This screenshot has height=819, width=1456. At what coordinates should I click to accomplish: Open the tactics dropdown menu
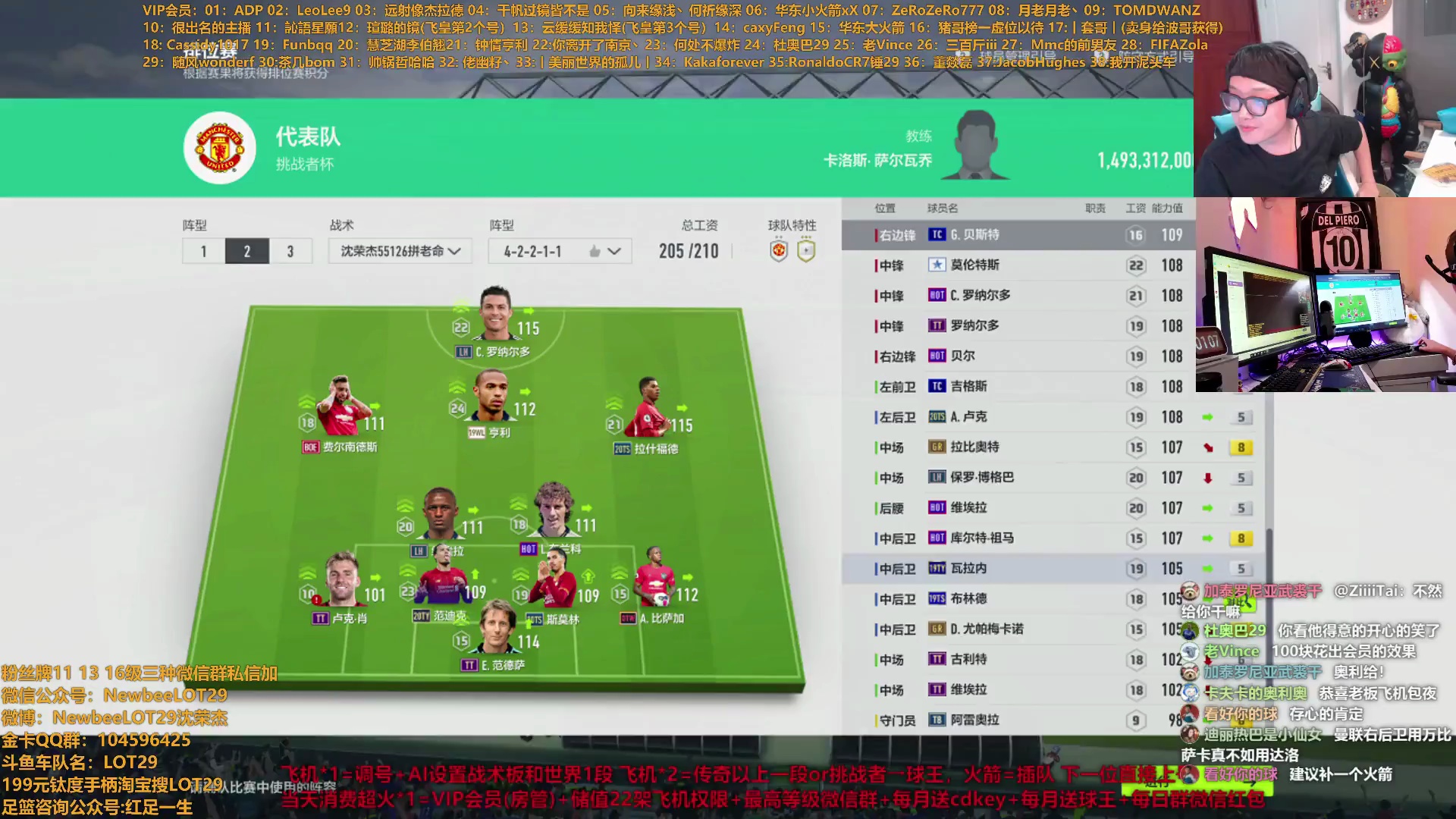pos(400,251)
